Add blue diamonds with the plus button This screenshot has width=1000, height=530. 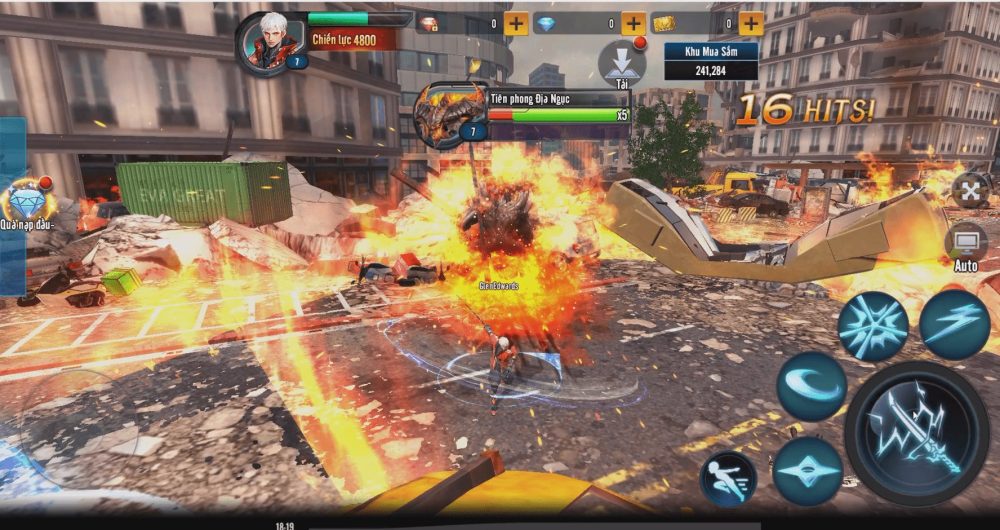point(633,23)
